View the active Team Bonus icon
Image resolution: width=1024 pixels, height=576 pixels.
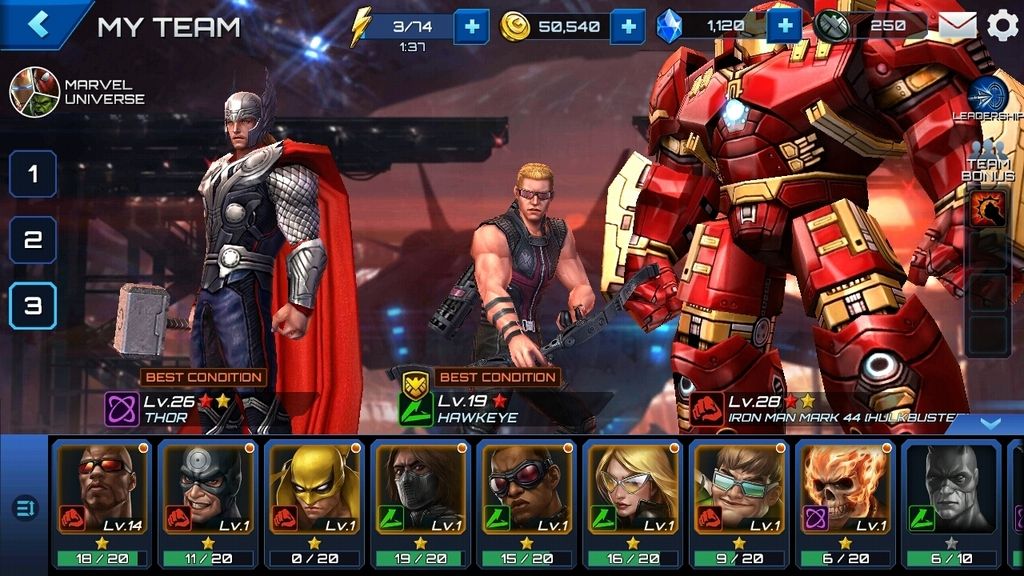tap(988, 209)
